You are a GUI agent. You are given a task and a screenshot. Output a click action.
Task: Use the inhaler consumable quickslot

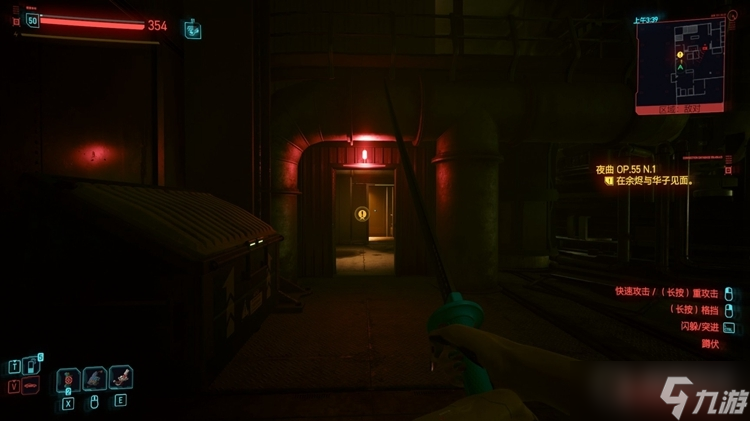click(121, 377)
